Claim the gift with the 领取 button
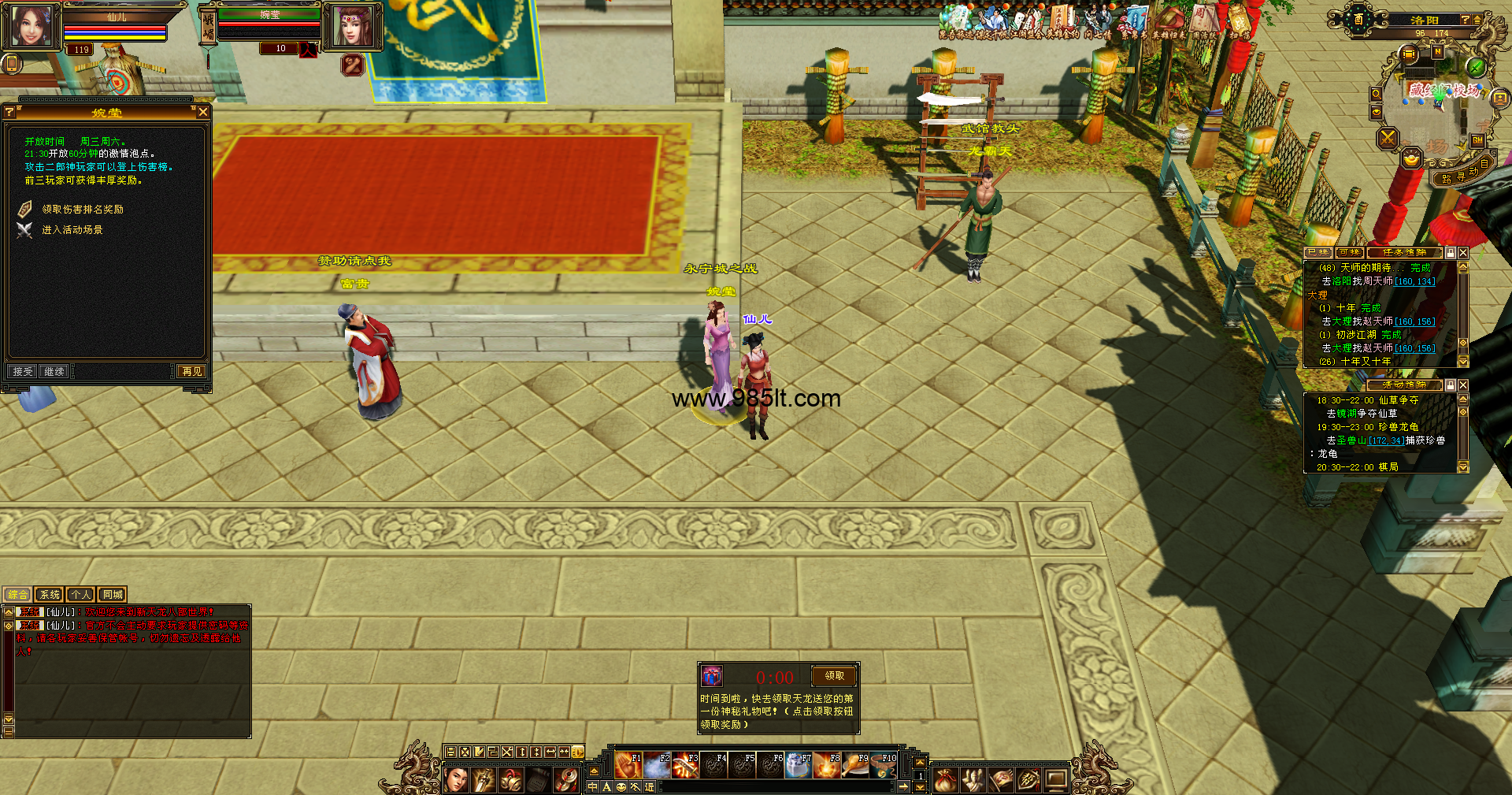1512x795 pixels. coord(834,676)
